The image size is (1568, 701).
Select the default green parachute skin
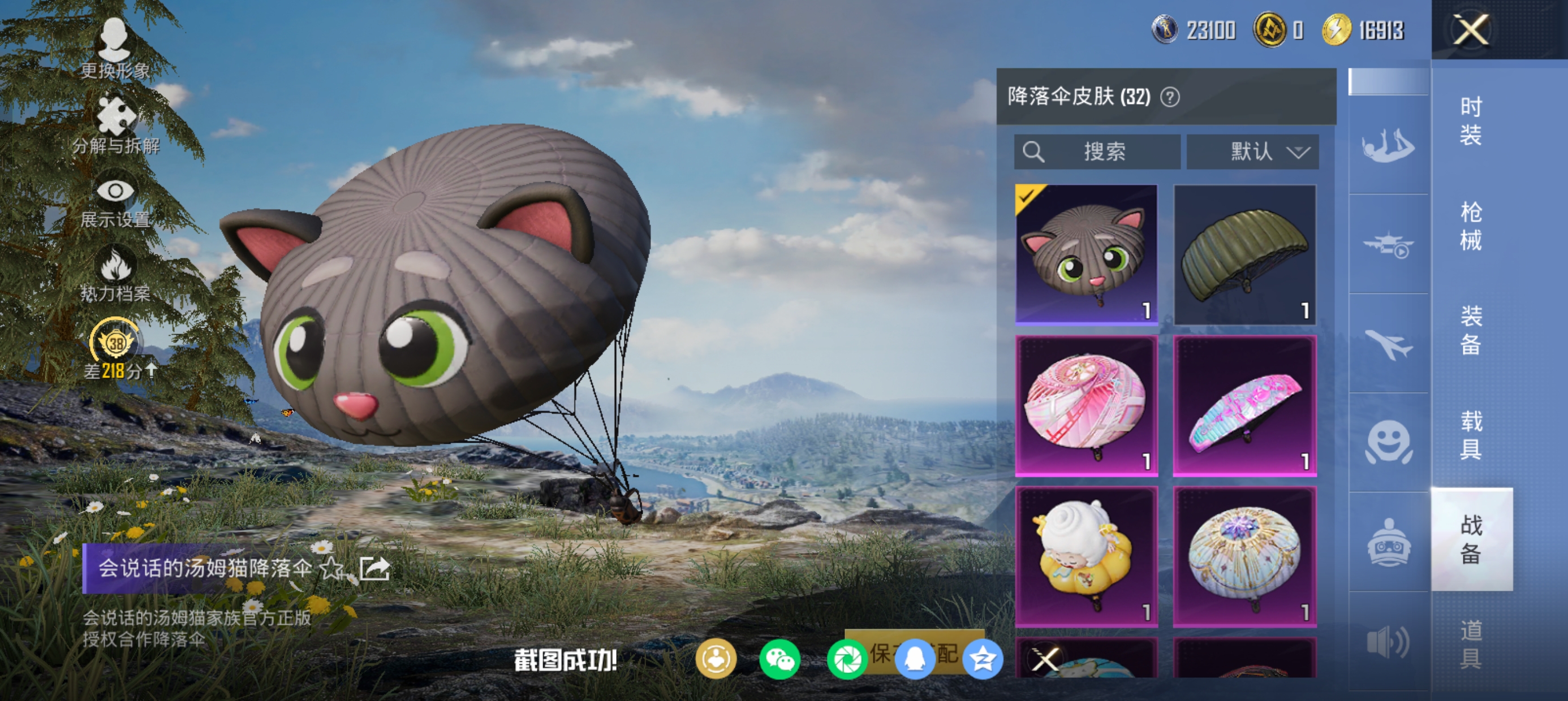point(1244,253)
